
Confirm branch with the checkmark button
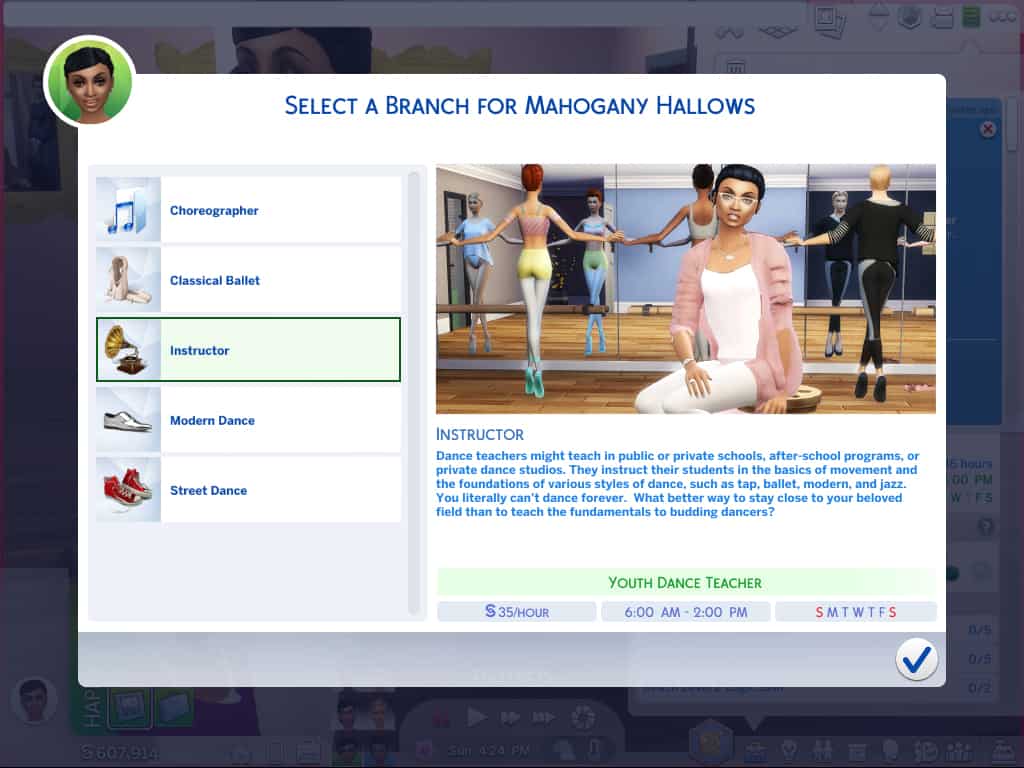(x=916, y=659)
